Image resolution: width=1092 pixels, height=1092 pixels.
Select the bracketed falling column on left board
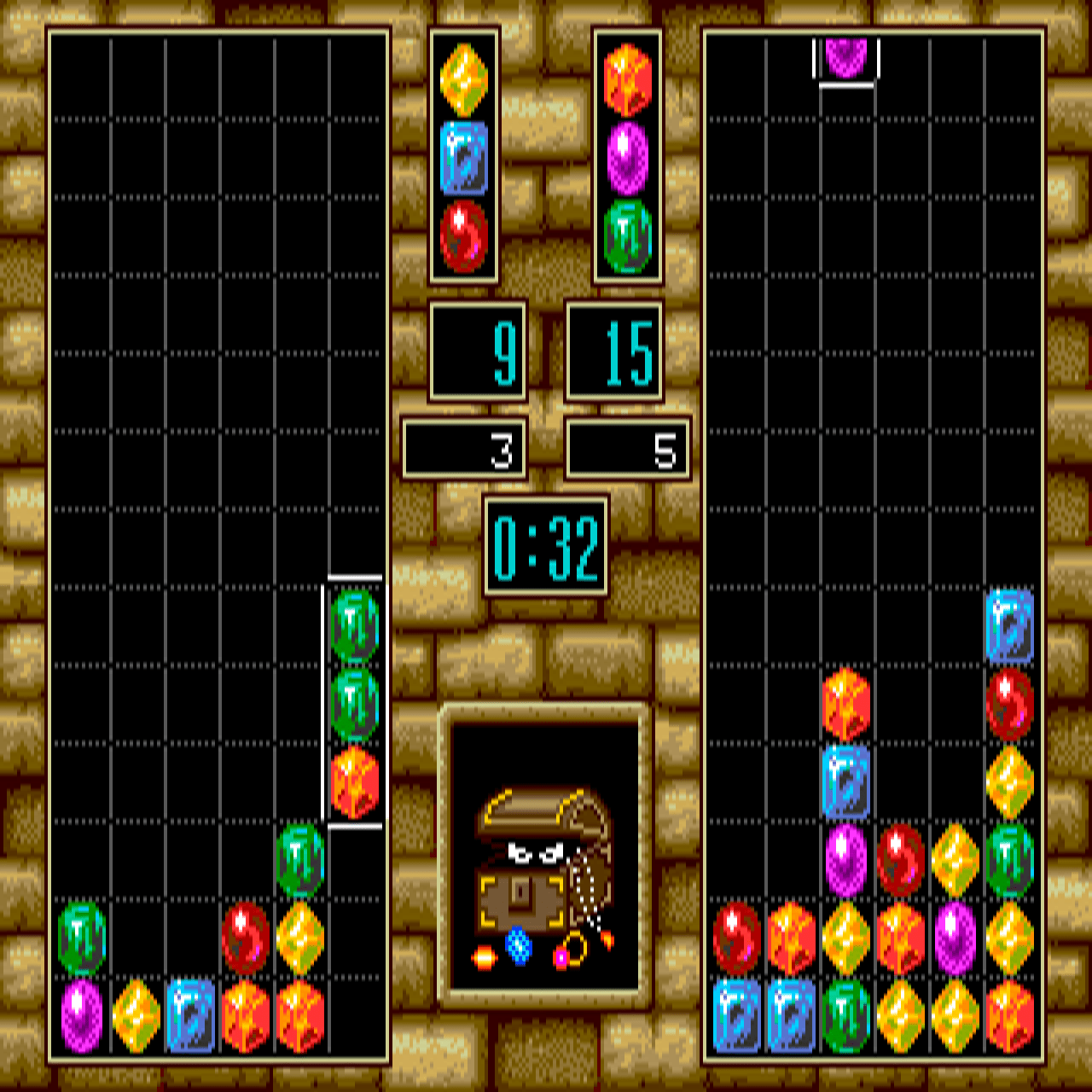354,702
